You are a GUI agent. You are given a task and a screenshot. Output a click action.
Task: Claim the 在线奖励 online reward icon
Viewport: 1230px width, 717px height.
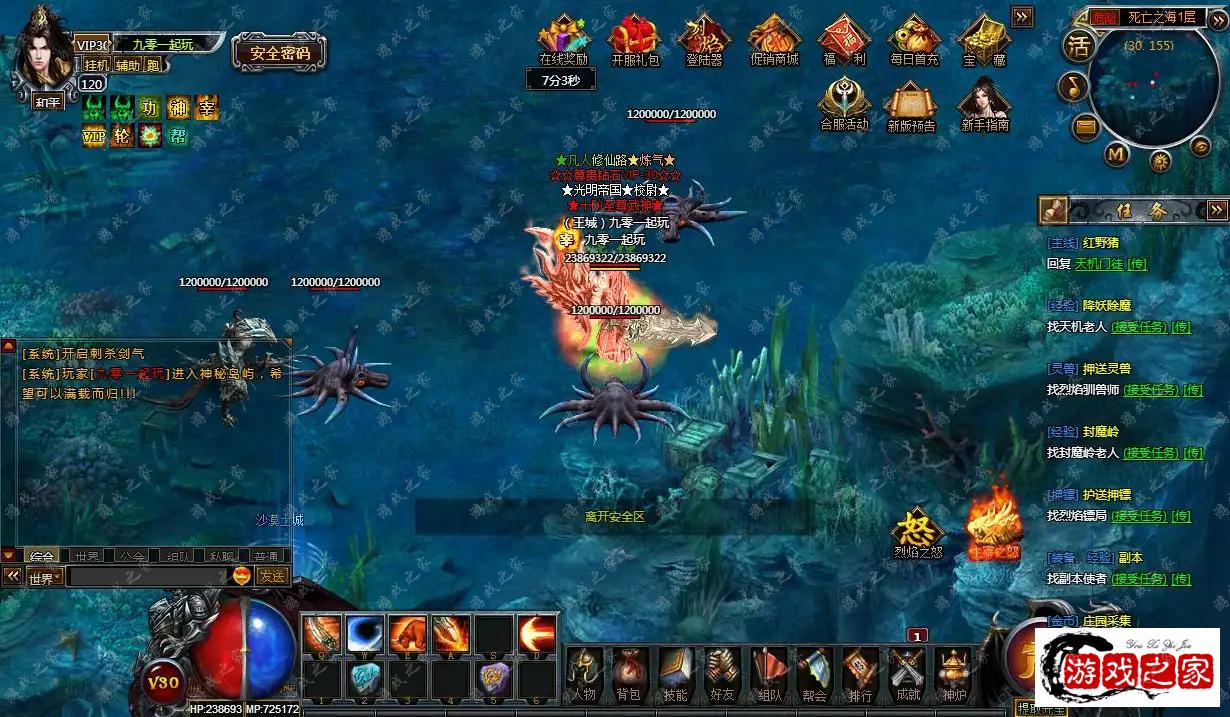point(564,38)
